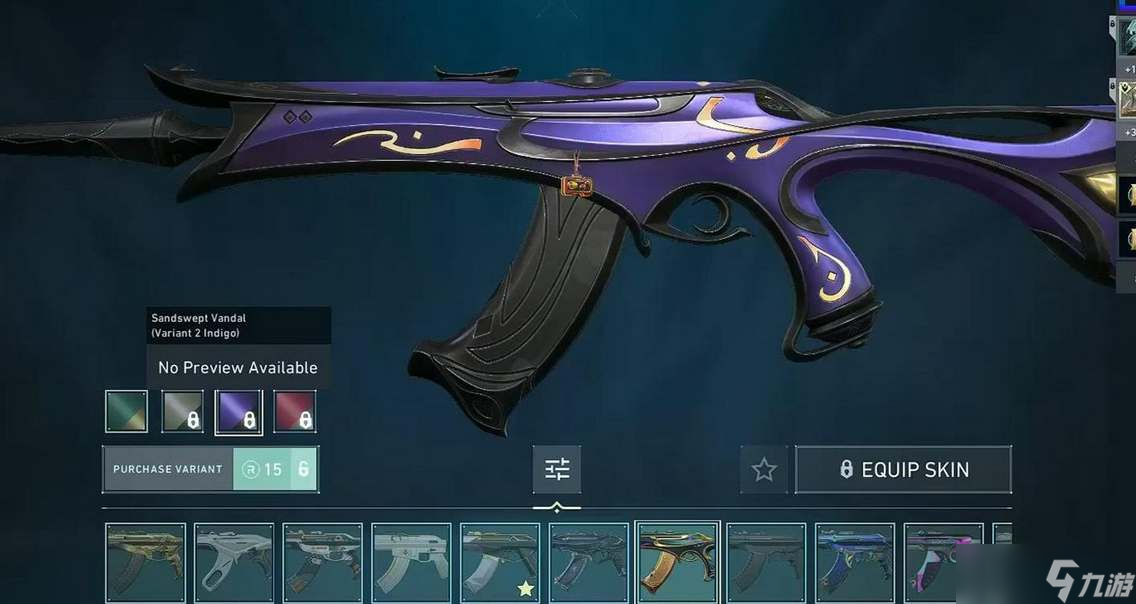Pick the highlighted black and gold Sandswept thumbnail
The width and height of the screenshot is (1136, 604).
coord(678,562)
